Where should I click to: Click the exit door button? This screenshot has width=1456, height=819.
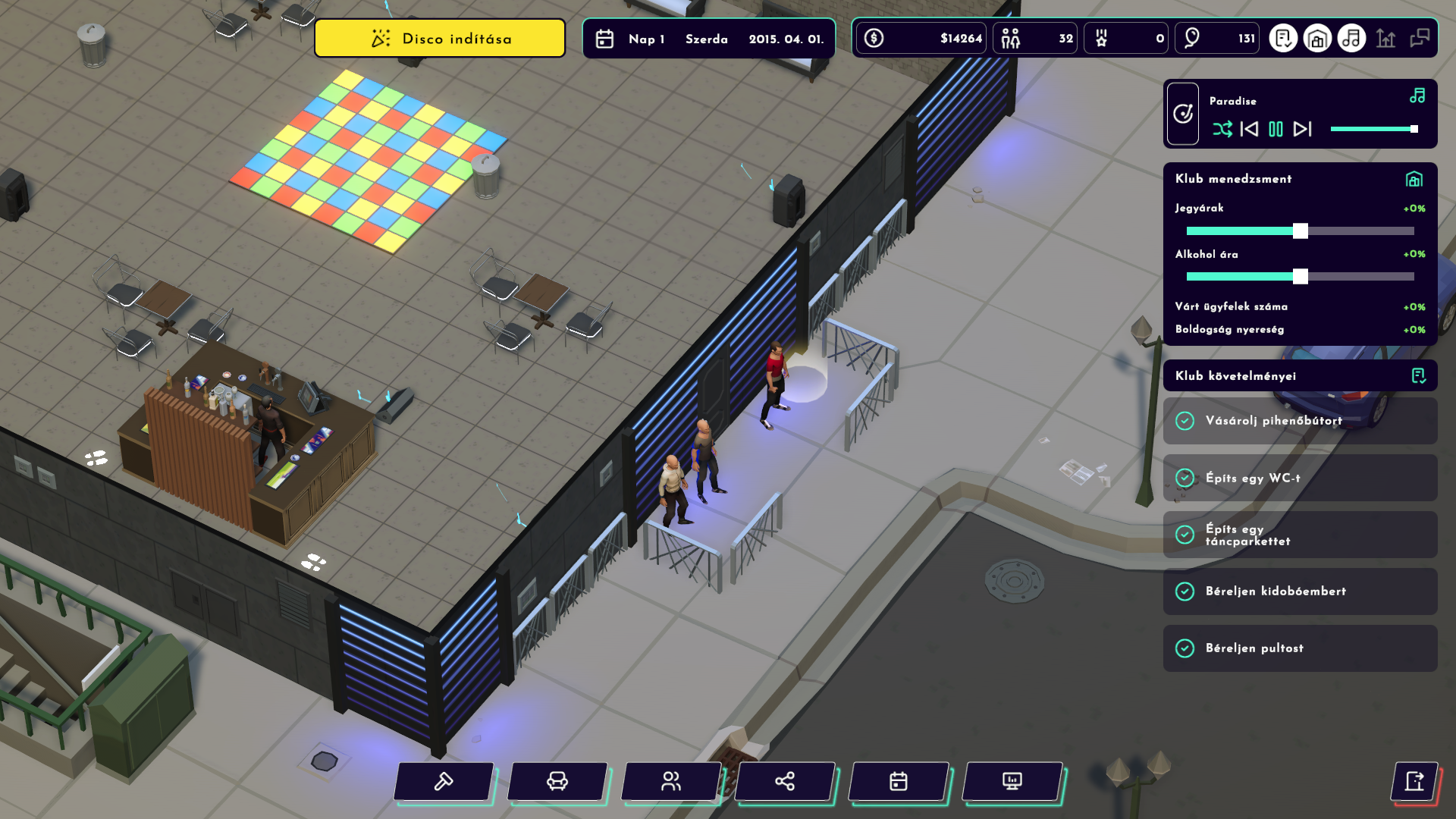(x=1414, y=781)
